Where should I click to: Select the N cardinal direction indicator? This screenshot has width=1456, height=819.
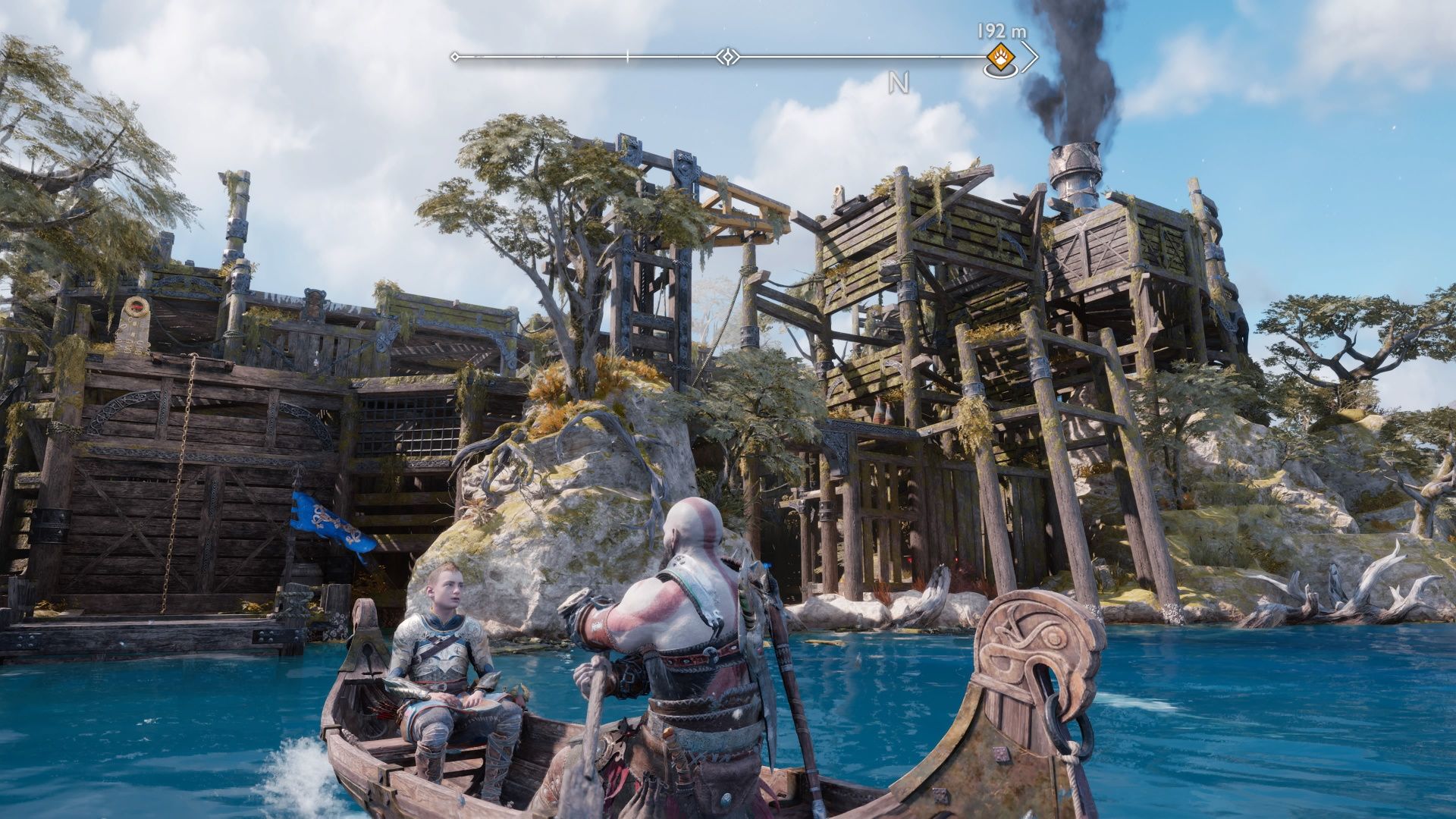(899, 80)
